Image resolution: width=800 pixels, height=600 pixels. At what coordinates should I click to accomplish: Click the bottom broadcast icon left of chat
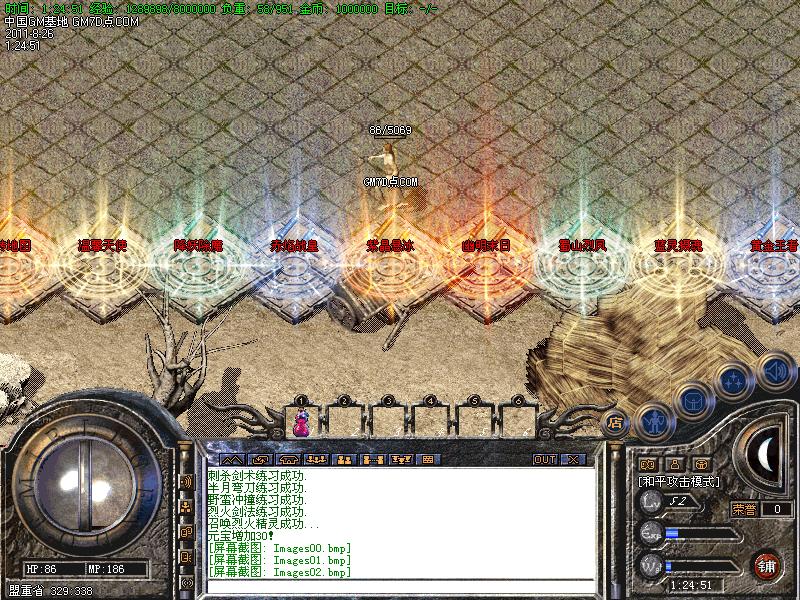pyautogui.click(x=187, y=581)
